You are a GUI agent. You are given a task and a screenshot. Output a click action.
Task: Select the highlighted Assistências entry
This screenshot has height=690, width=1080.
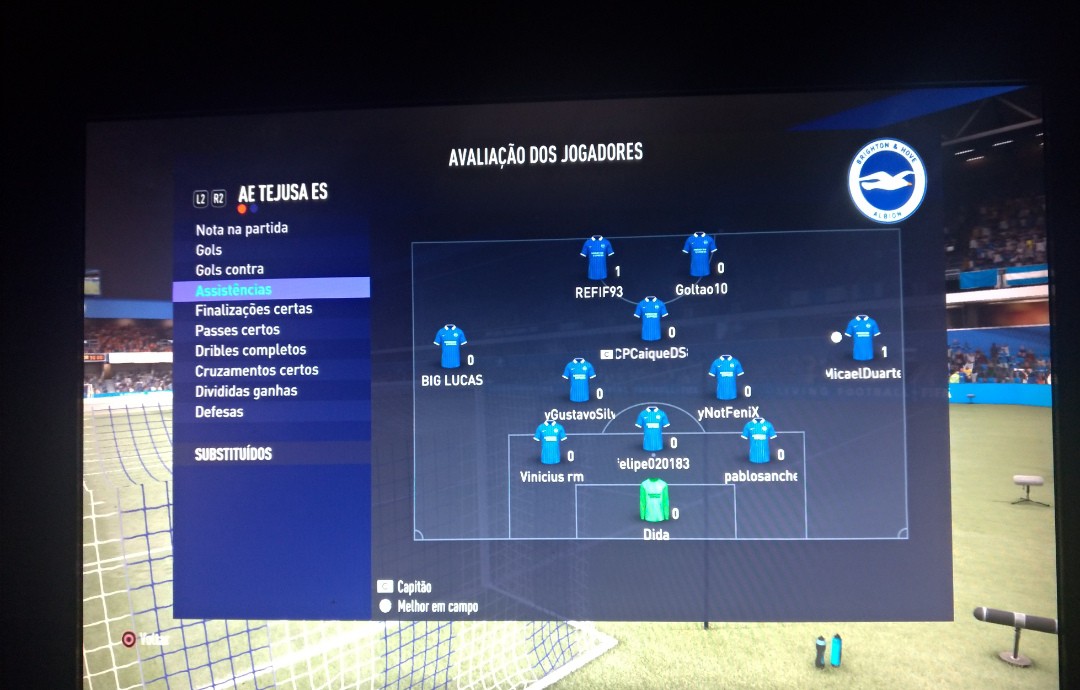pos(234,289)
